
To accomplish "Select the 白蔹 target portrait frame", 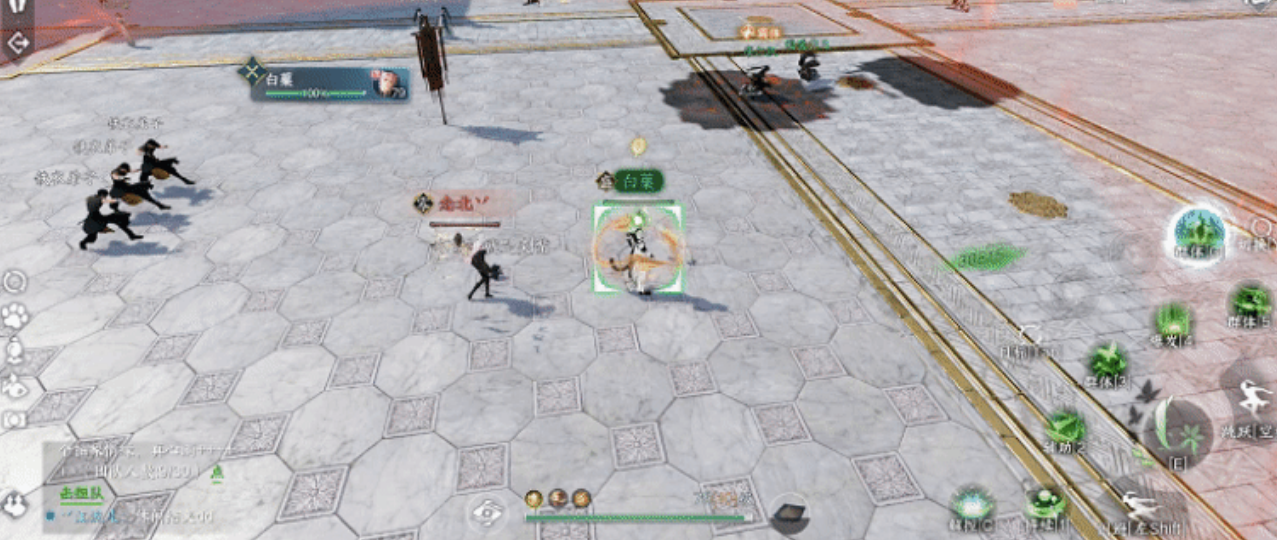I will pyautogui.click(x=328, y=84).
